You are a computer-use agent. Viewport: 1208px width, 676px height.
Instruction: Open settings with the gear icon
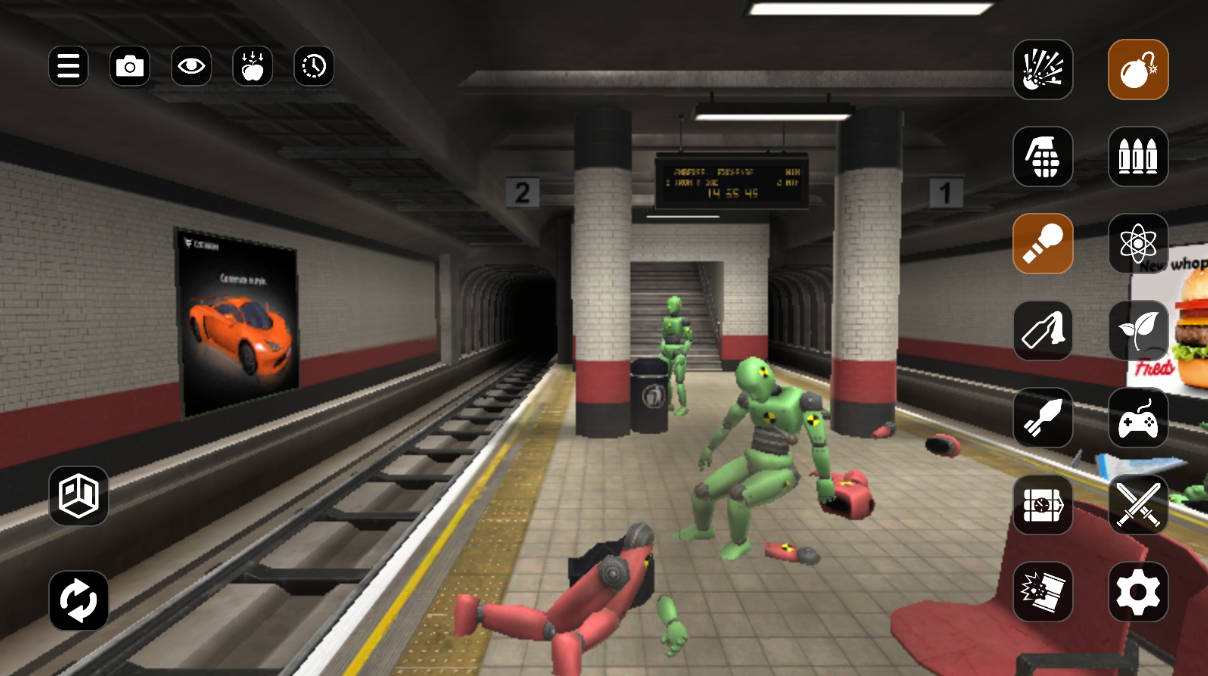tap(1138, 592)
